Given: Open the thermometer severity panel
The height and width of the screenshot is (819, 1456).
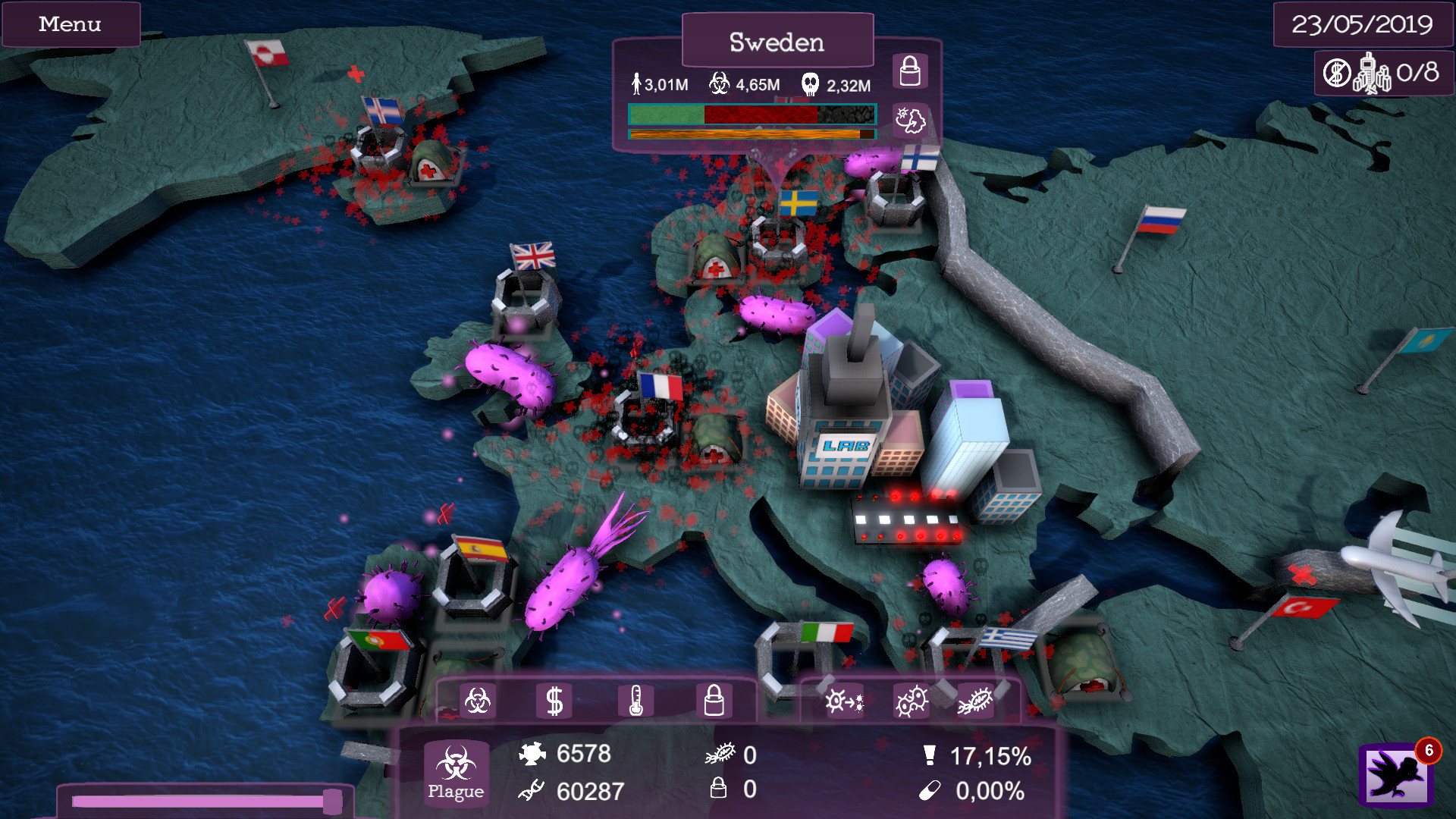Looking at the screenshot, I should click(x=638, y=699).
